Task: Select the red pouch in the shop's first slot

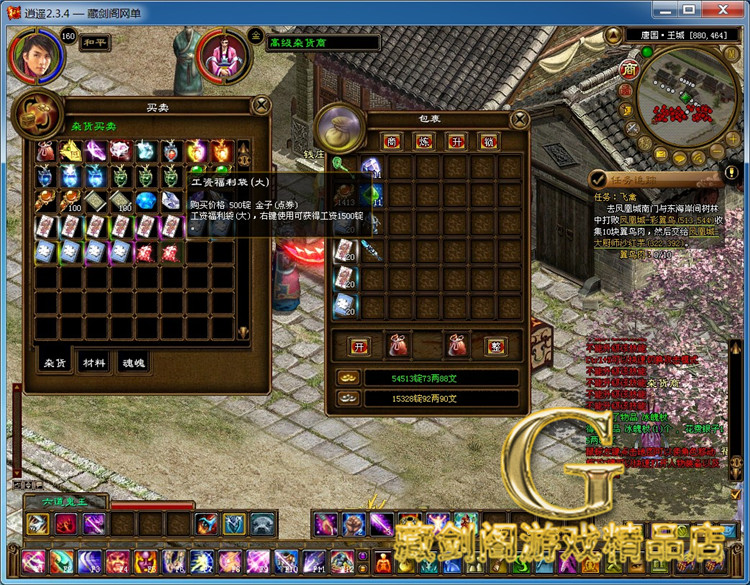Action: click(x=46, y=152)
